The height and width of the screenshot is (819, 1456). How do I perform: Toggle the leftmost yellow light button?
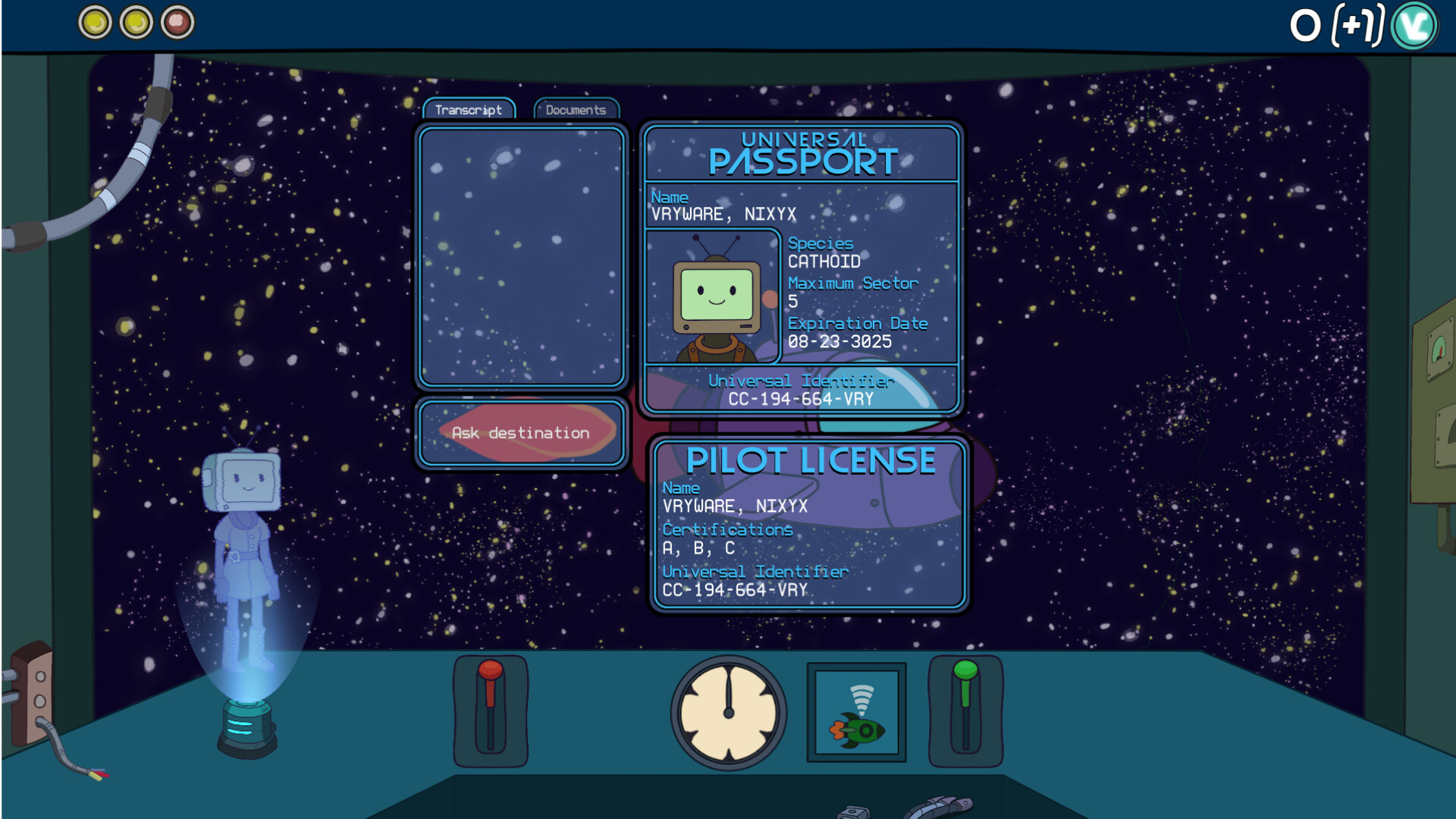tap(94, 23)
